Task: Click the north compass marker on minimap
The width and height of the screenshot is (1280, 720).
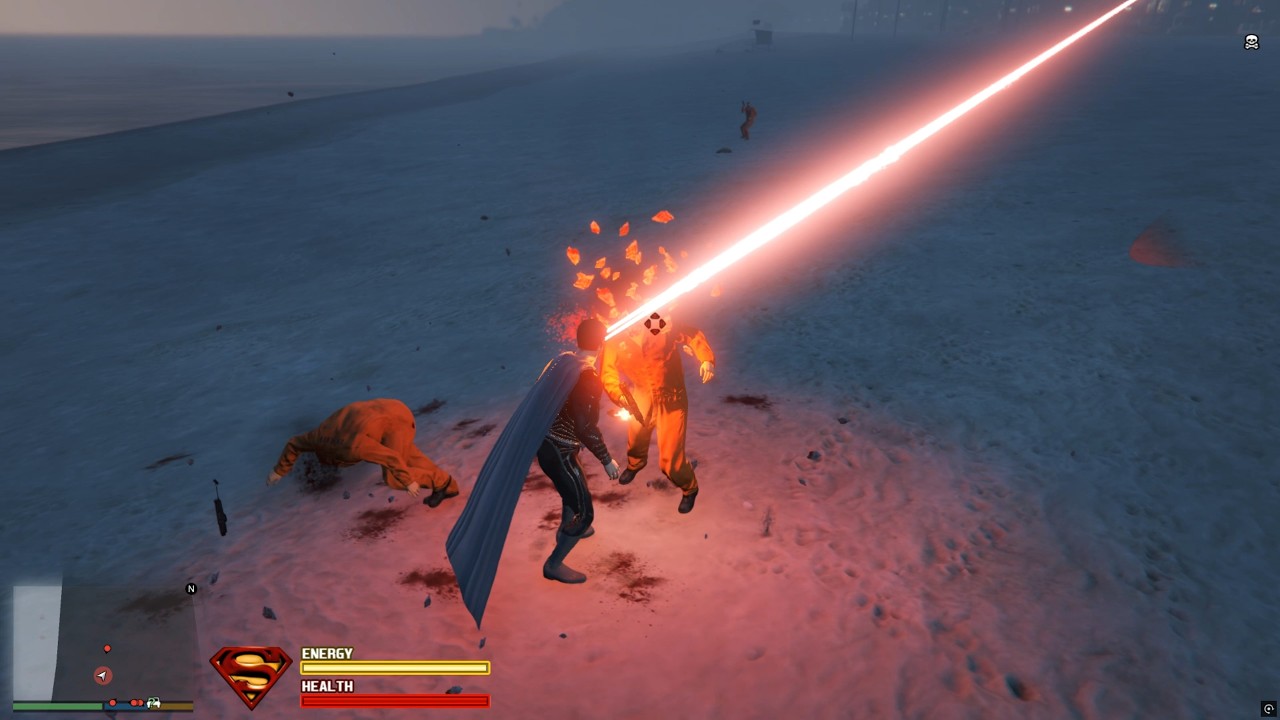Action: coord(191,589)
